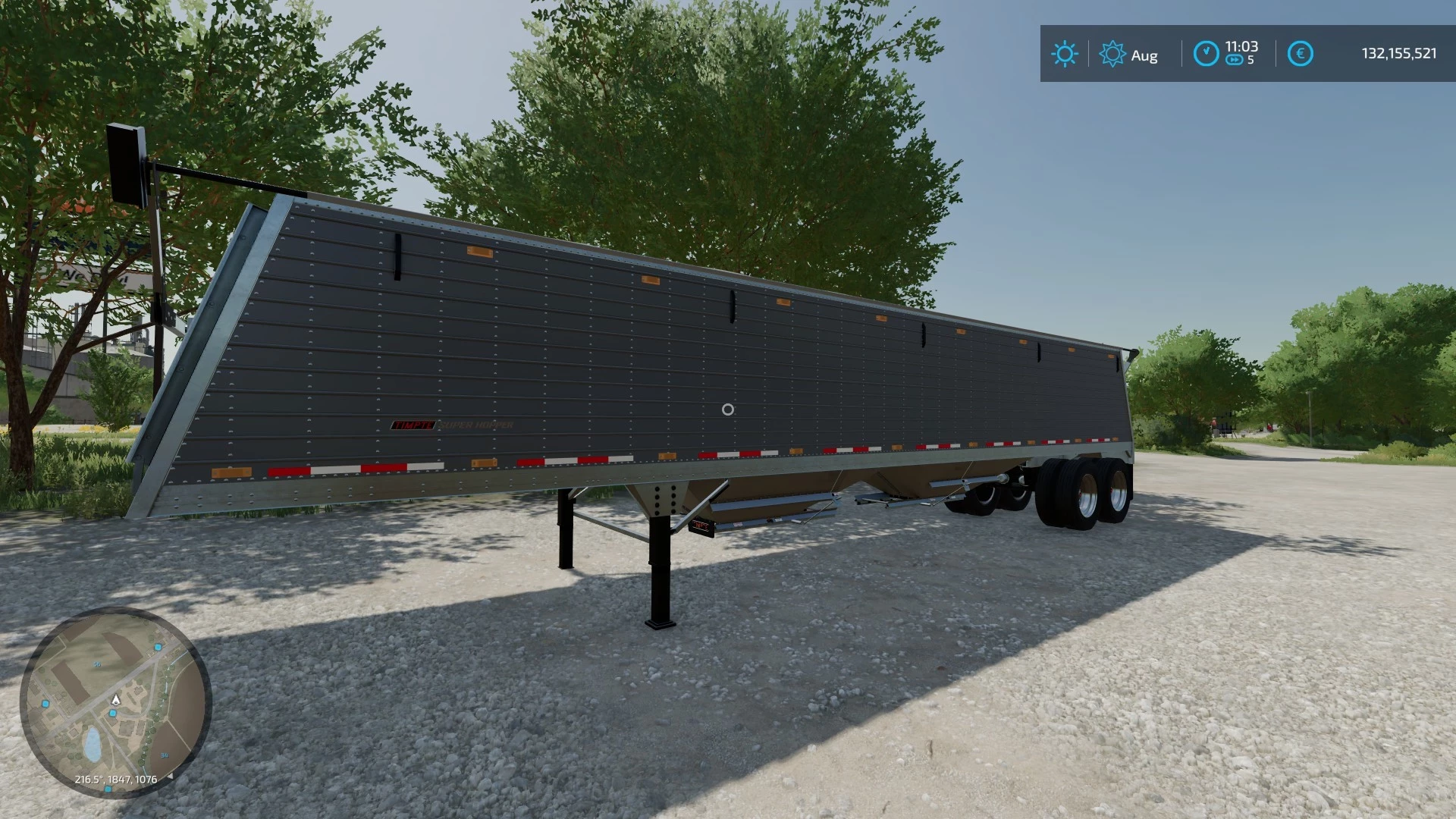Select the weather forecast icon
The width and height of the screenshot is (1456, 819).
[1112, 52]
